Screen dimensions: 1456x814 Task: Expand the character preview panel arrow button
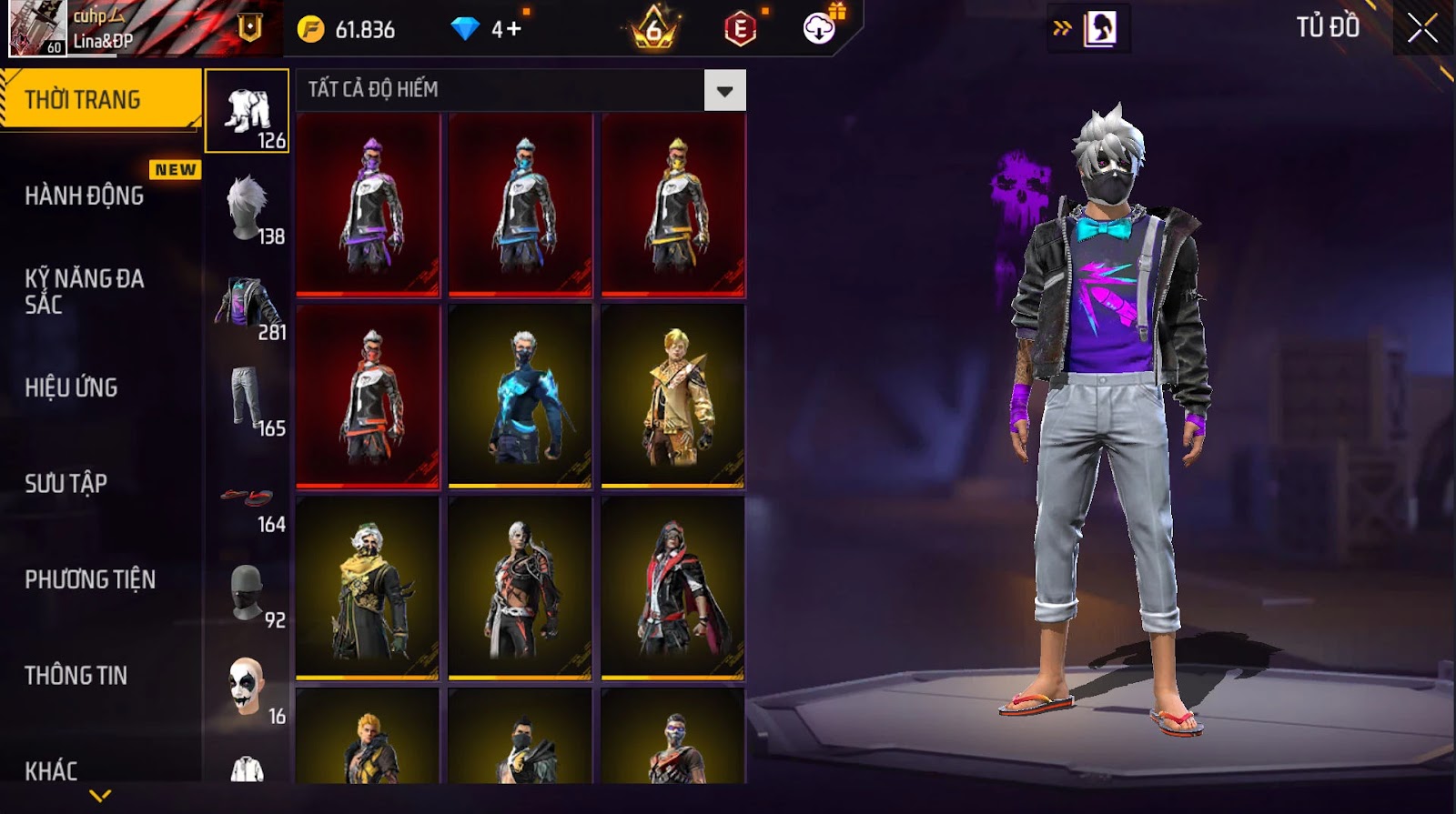tap(1062, 28)
